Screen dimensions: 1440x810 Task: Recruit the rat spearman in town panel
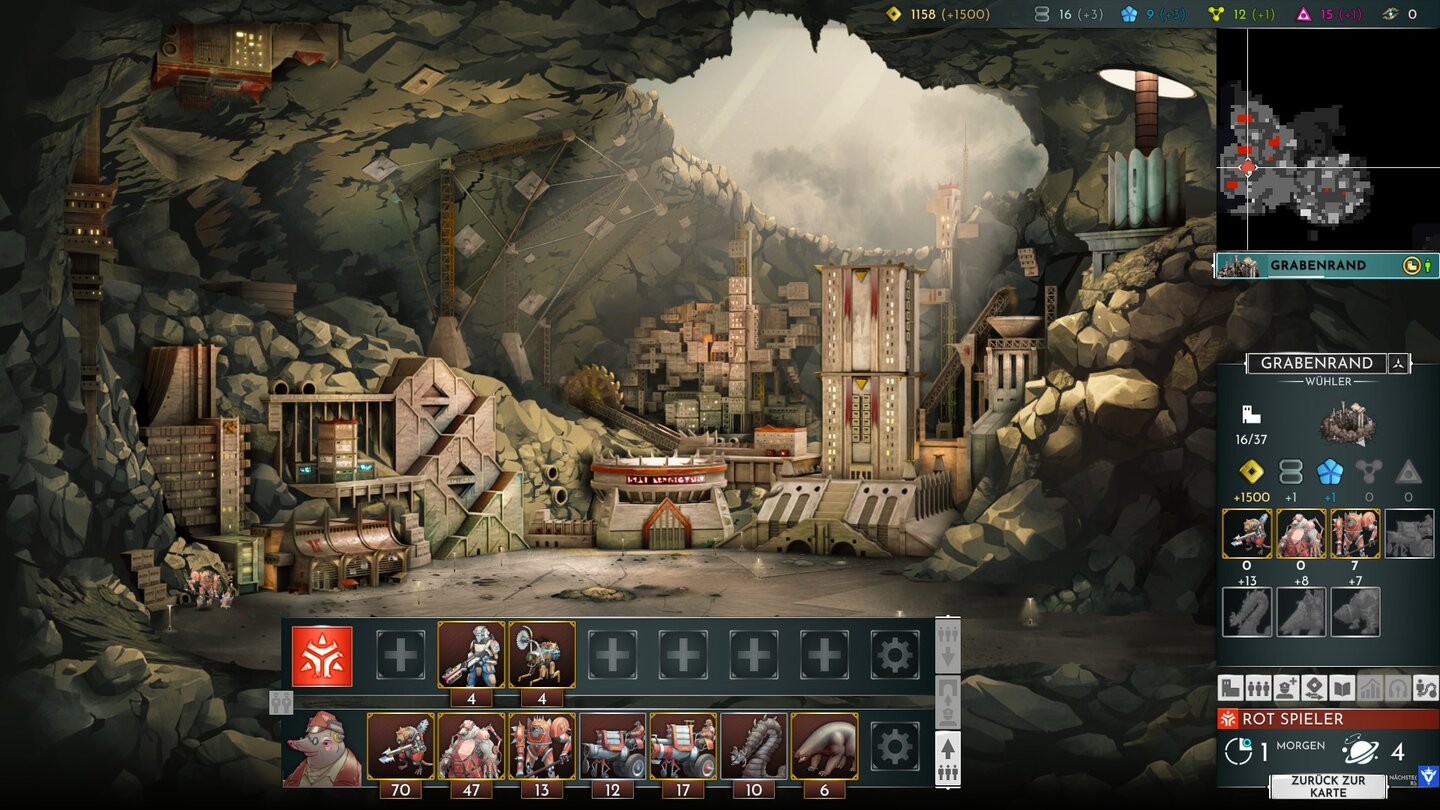point(1247,534)
